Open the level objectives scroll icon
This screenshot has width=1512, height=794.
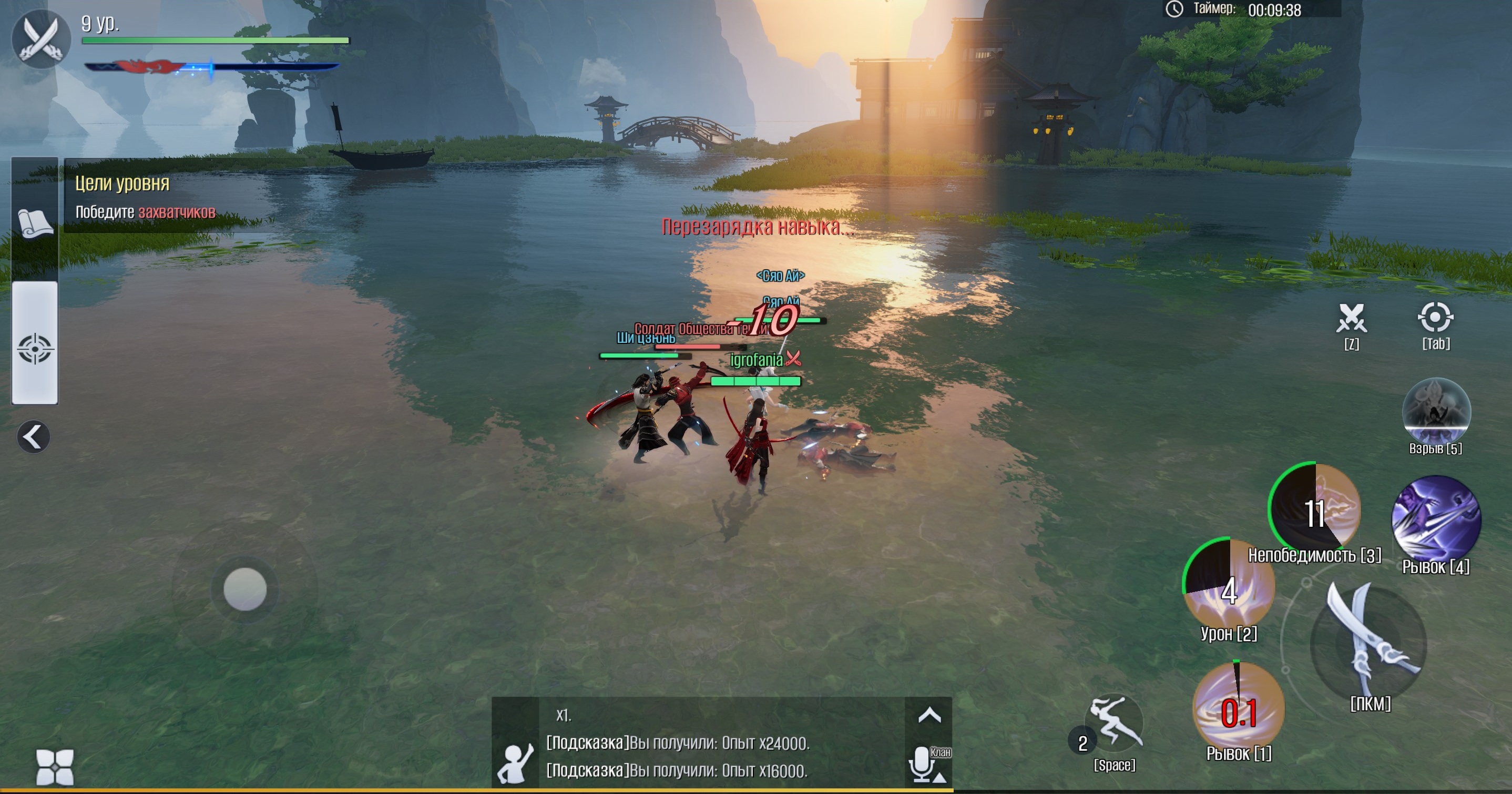35,223
